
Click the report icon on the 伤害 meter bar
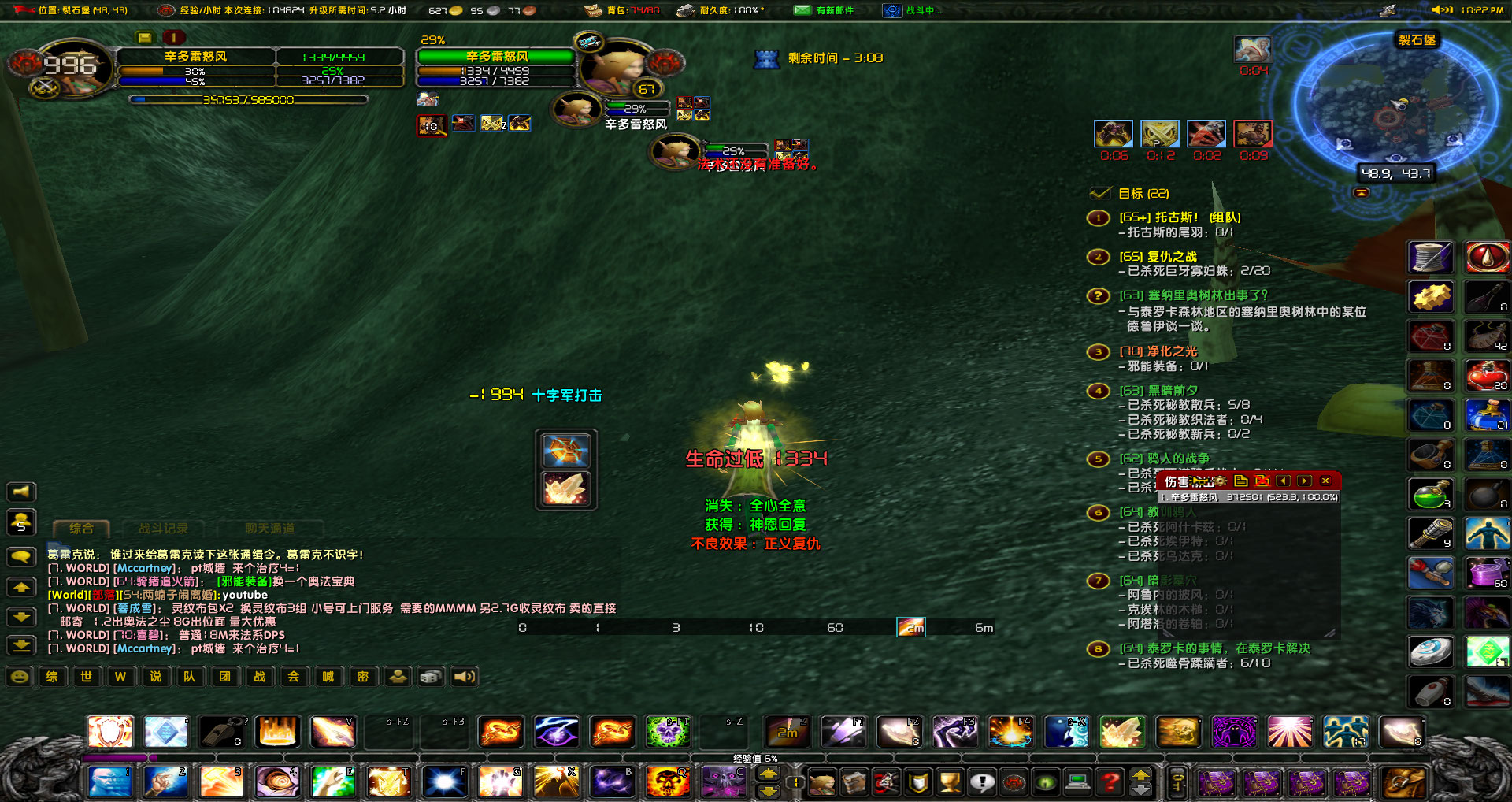1241,481
